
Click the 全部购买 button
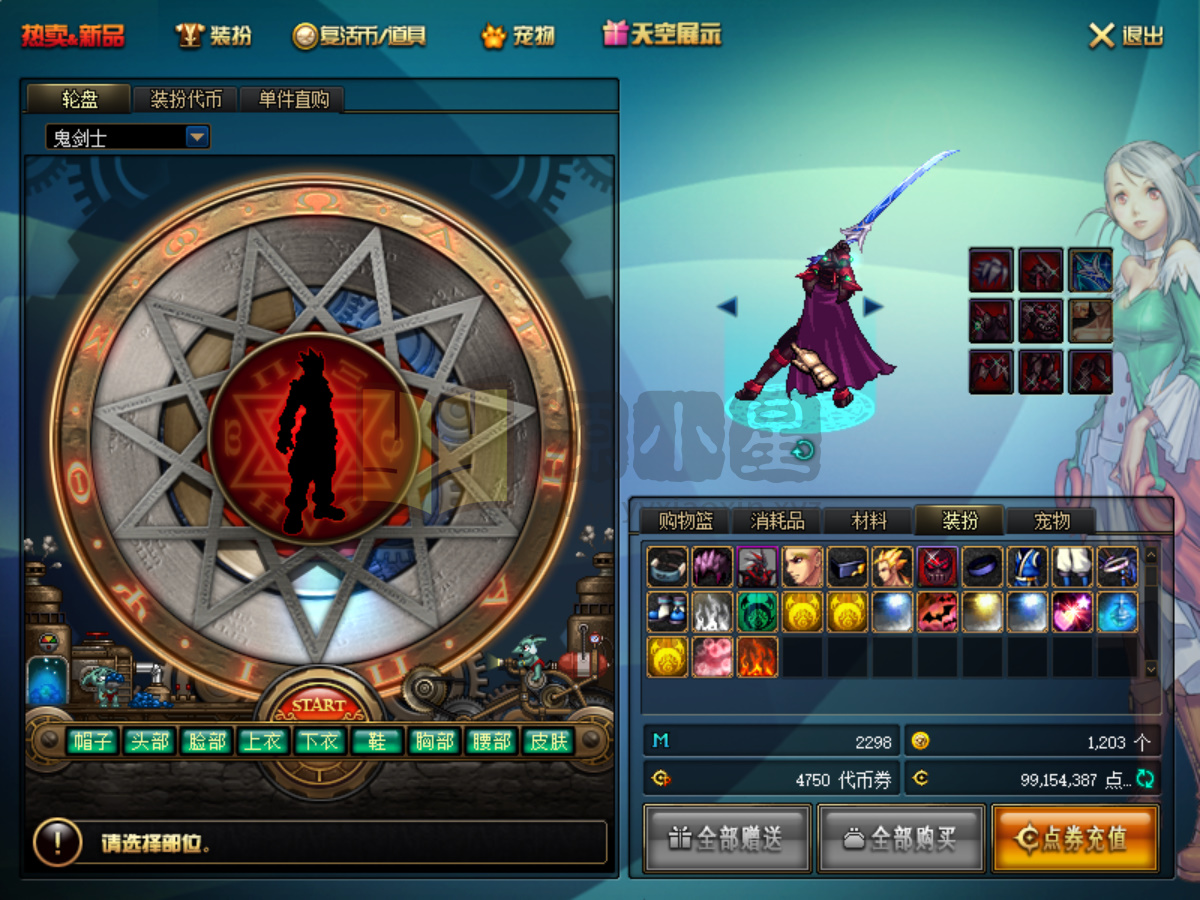coord(901,838)
